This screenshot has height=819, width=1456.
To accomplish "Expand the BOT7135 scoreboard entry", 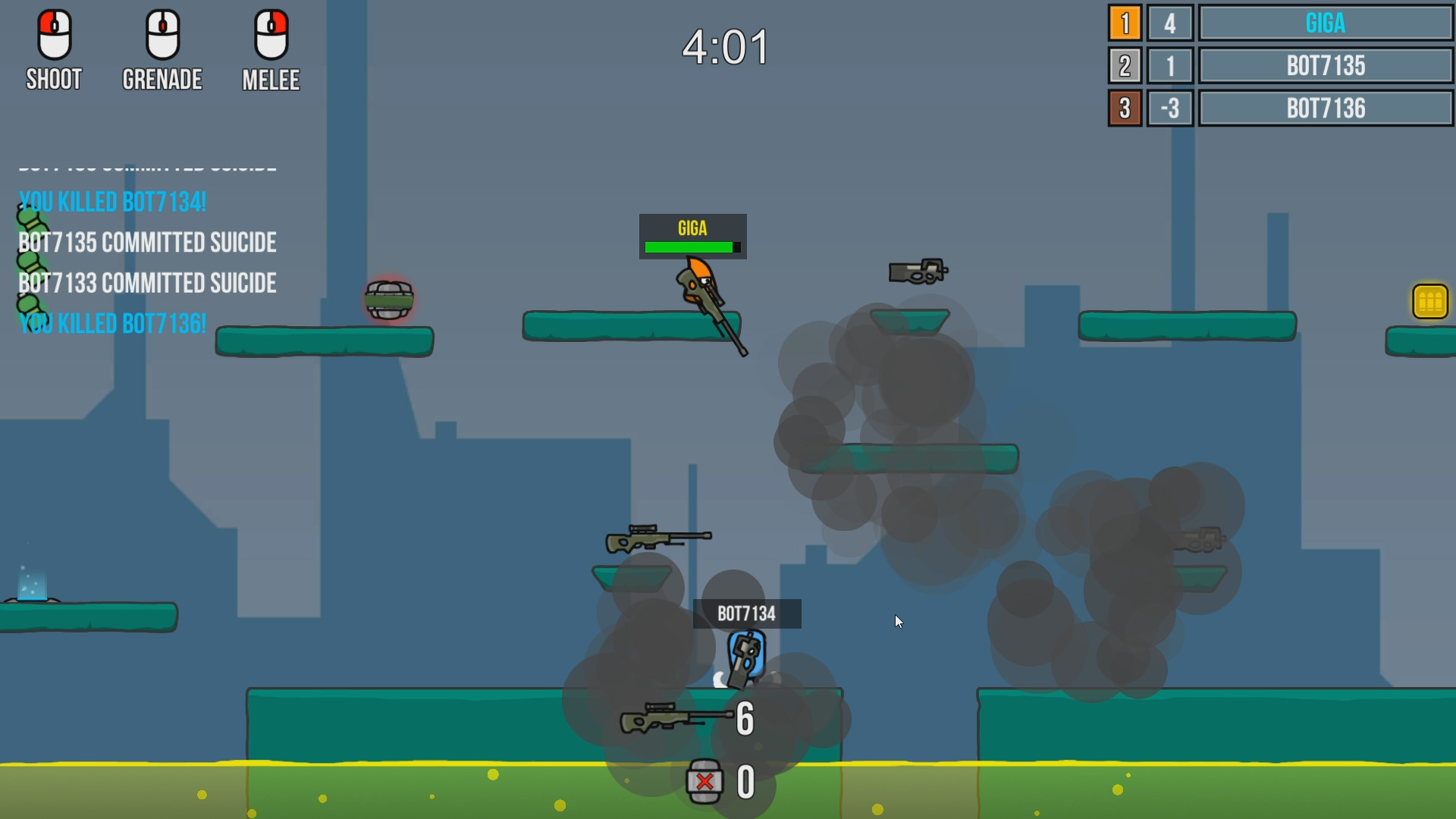I will click(x=1326, y=66).
